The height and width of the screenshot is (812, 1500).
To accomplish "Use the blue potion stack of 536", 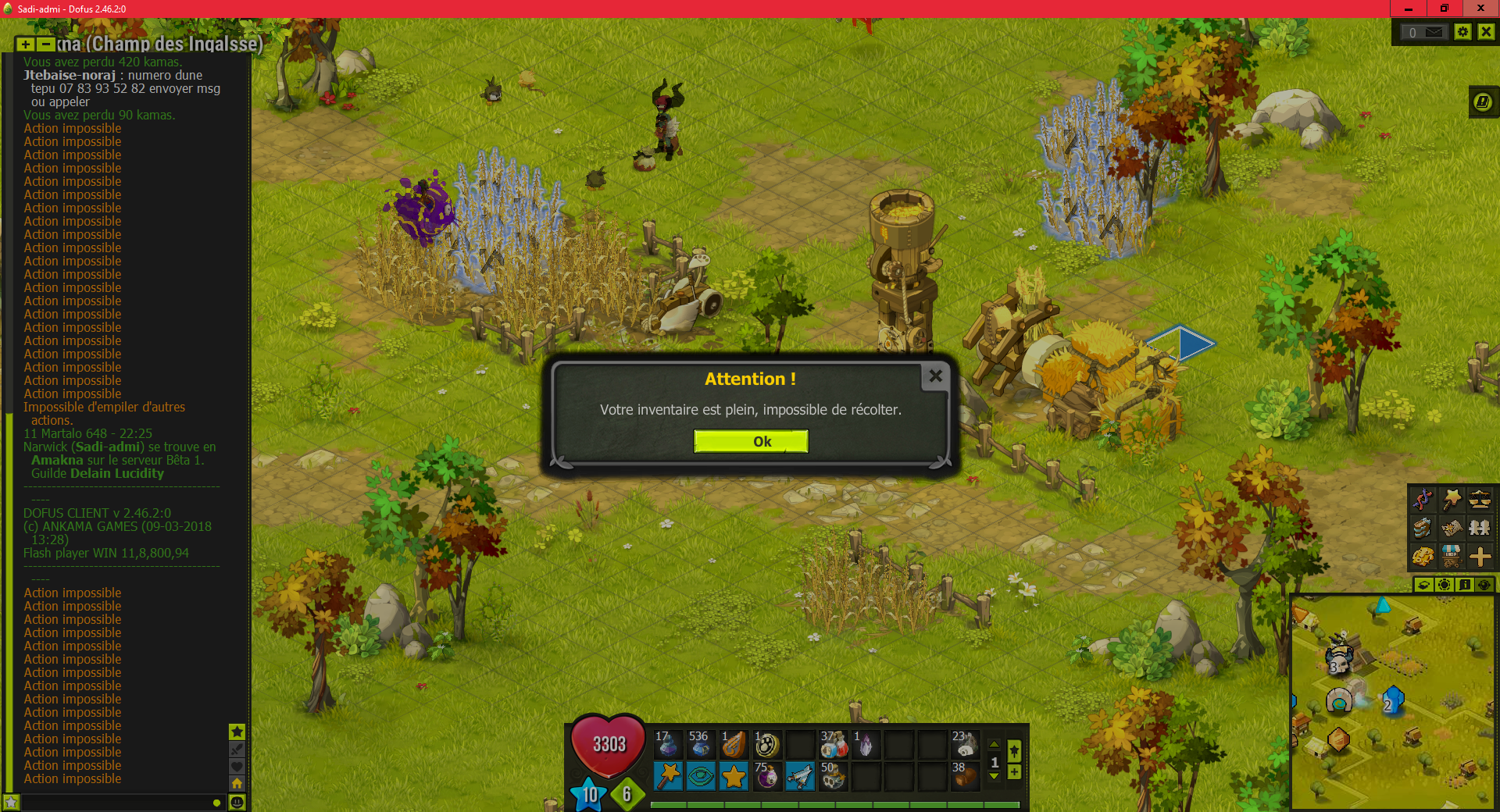I will (700, 745).
